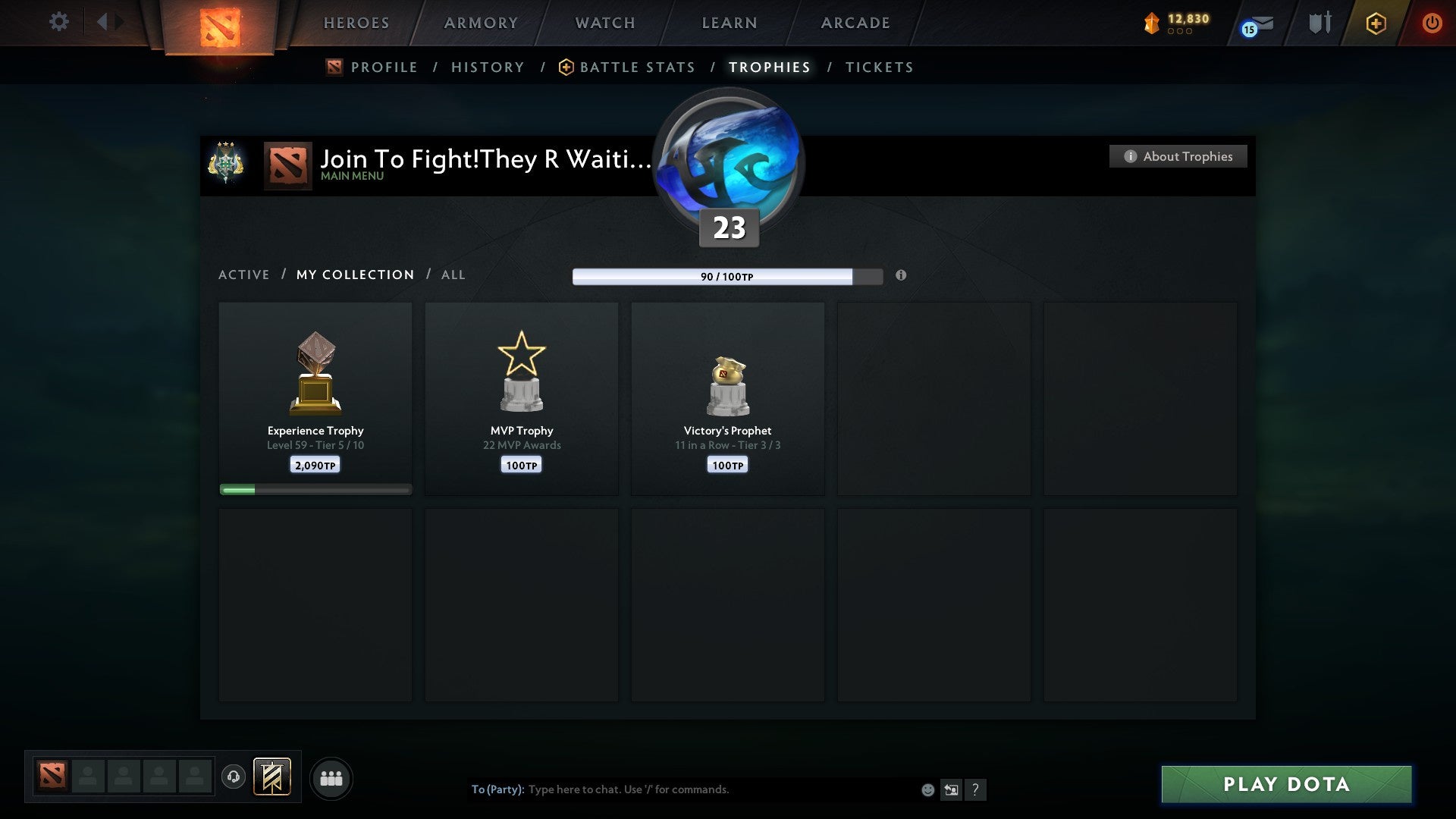The height and width of the screenshot is (819, 1456).
Task: Open the emoticon picker in the chat bar
Action: pos(927,789)
